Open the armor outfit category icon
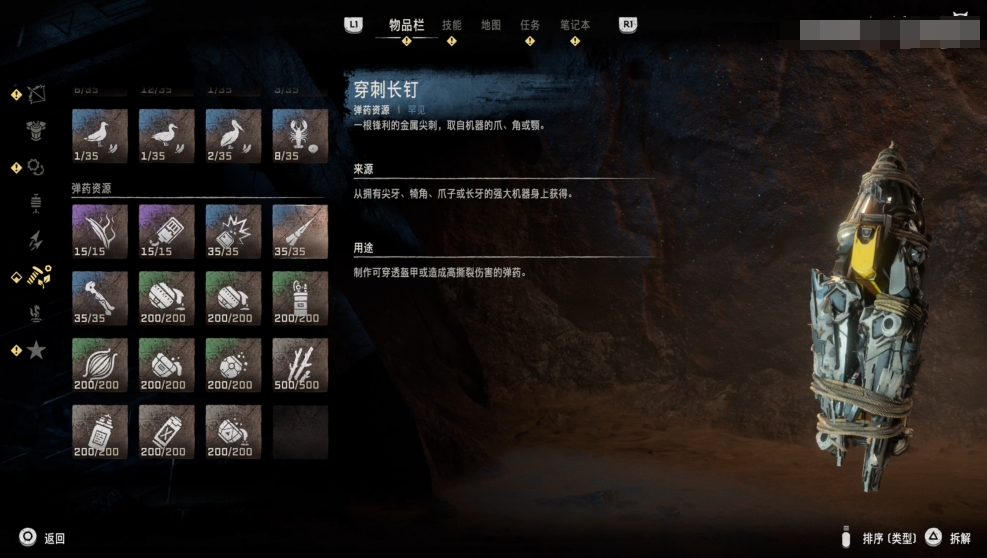Viewport: 987px width, 558px height. (36, 131)
